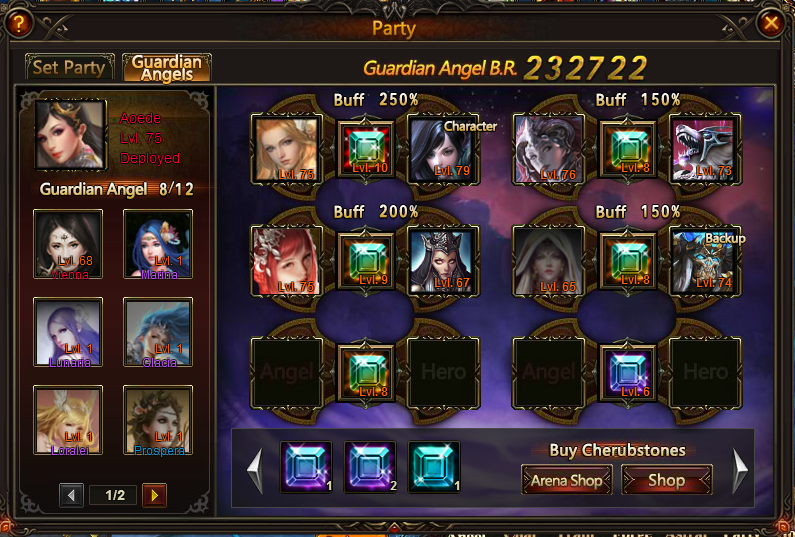Image resolution: width=795 pixels, height=537 pixels.
Task: Select guardian angel Prospera
Action: point(158,419)
